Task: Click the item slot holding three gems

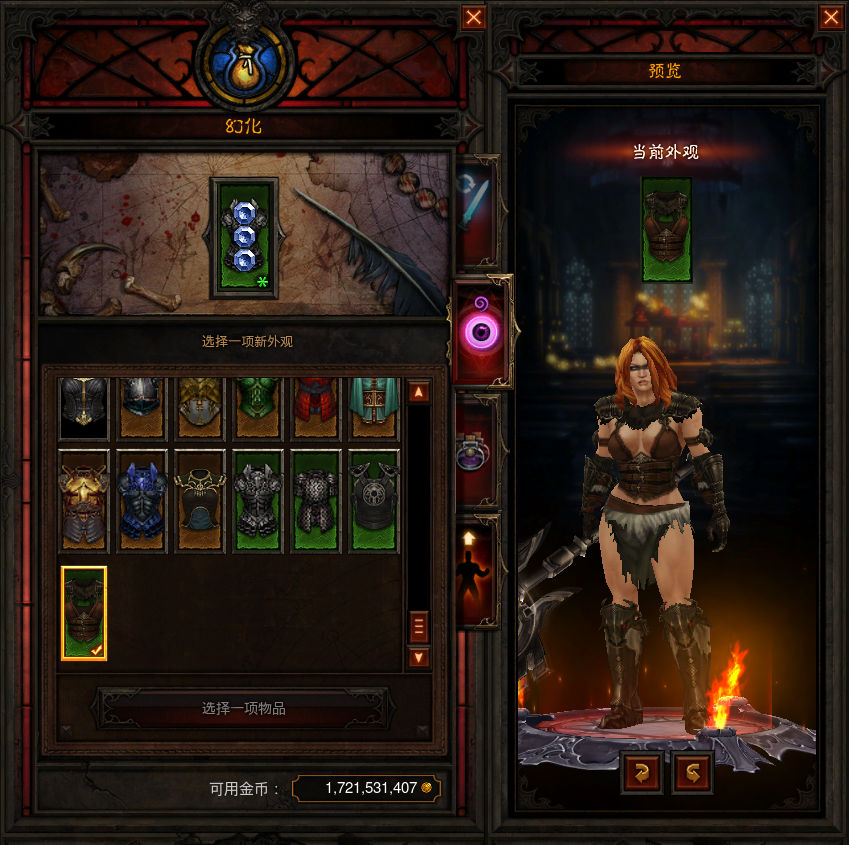Action: 244,238
